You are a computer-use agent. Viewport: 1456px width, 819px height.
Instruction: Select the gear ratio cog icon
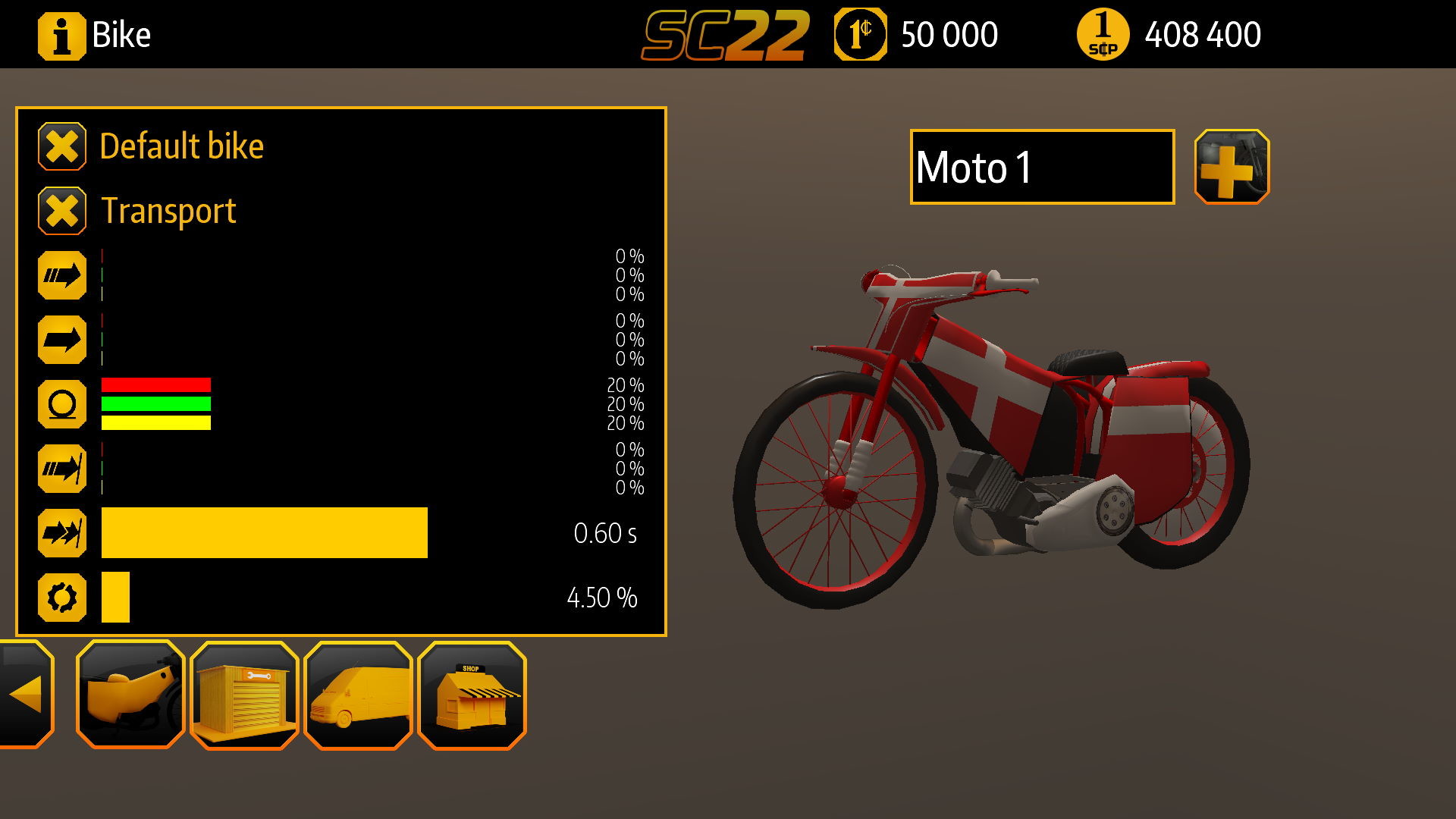coord(64,597)
